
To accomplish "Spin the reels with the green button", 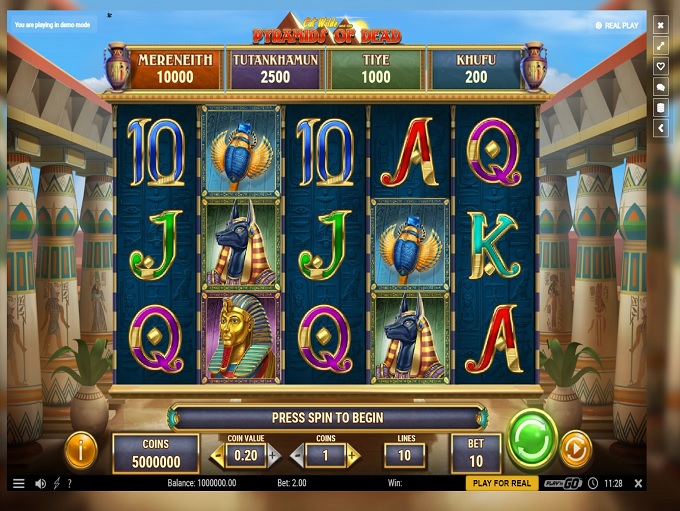I will [532, 438].
